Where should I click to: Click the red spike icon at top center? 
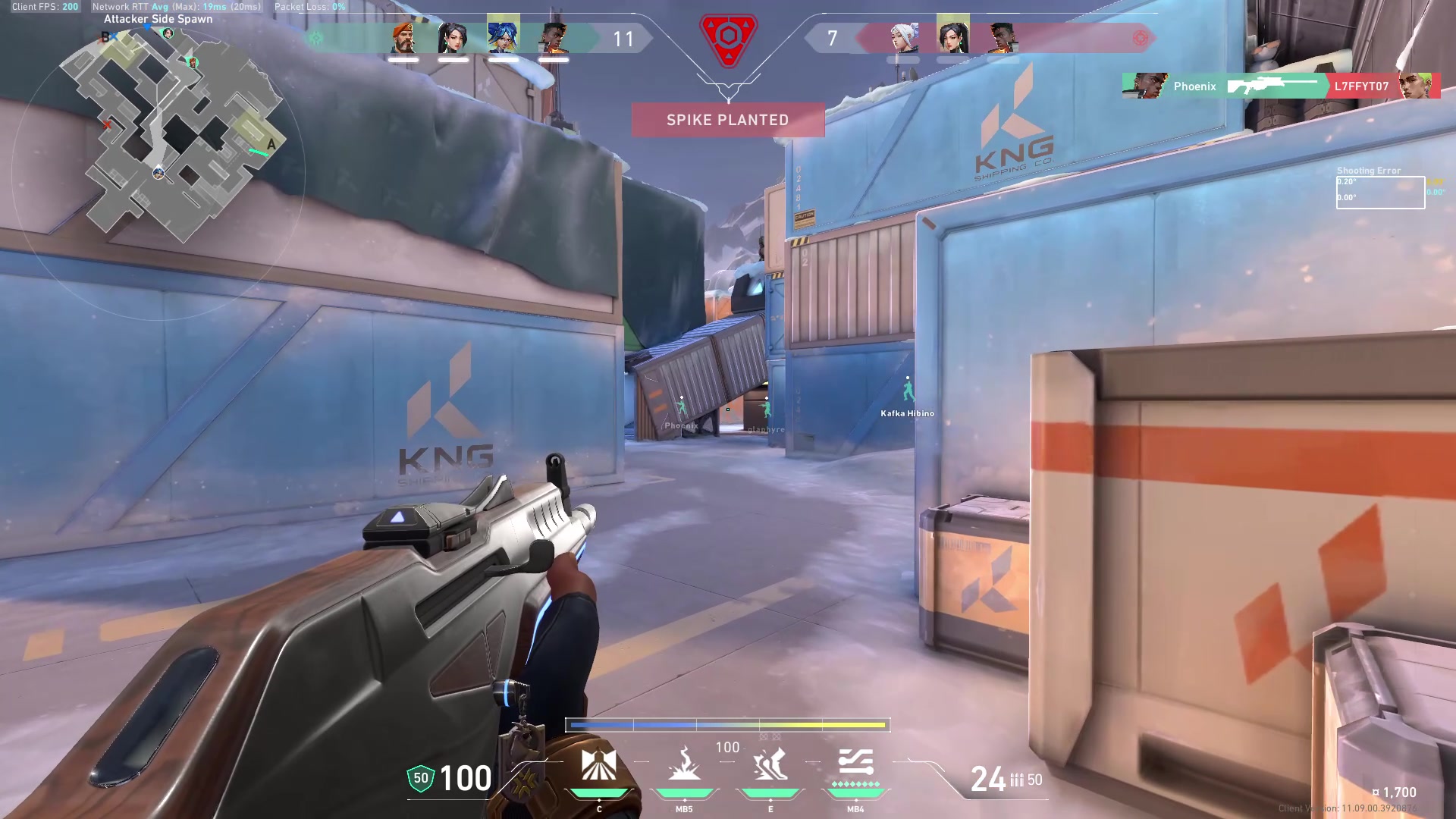728,38
